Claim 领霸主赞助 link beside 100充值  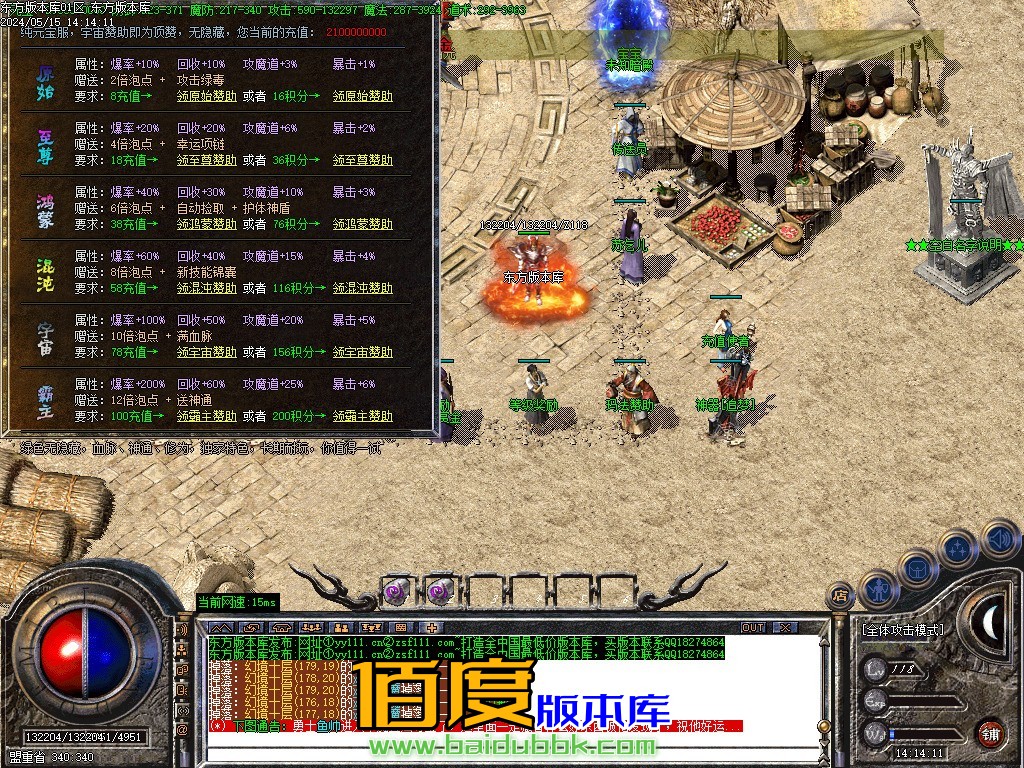point(207,416)
